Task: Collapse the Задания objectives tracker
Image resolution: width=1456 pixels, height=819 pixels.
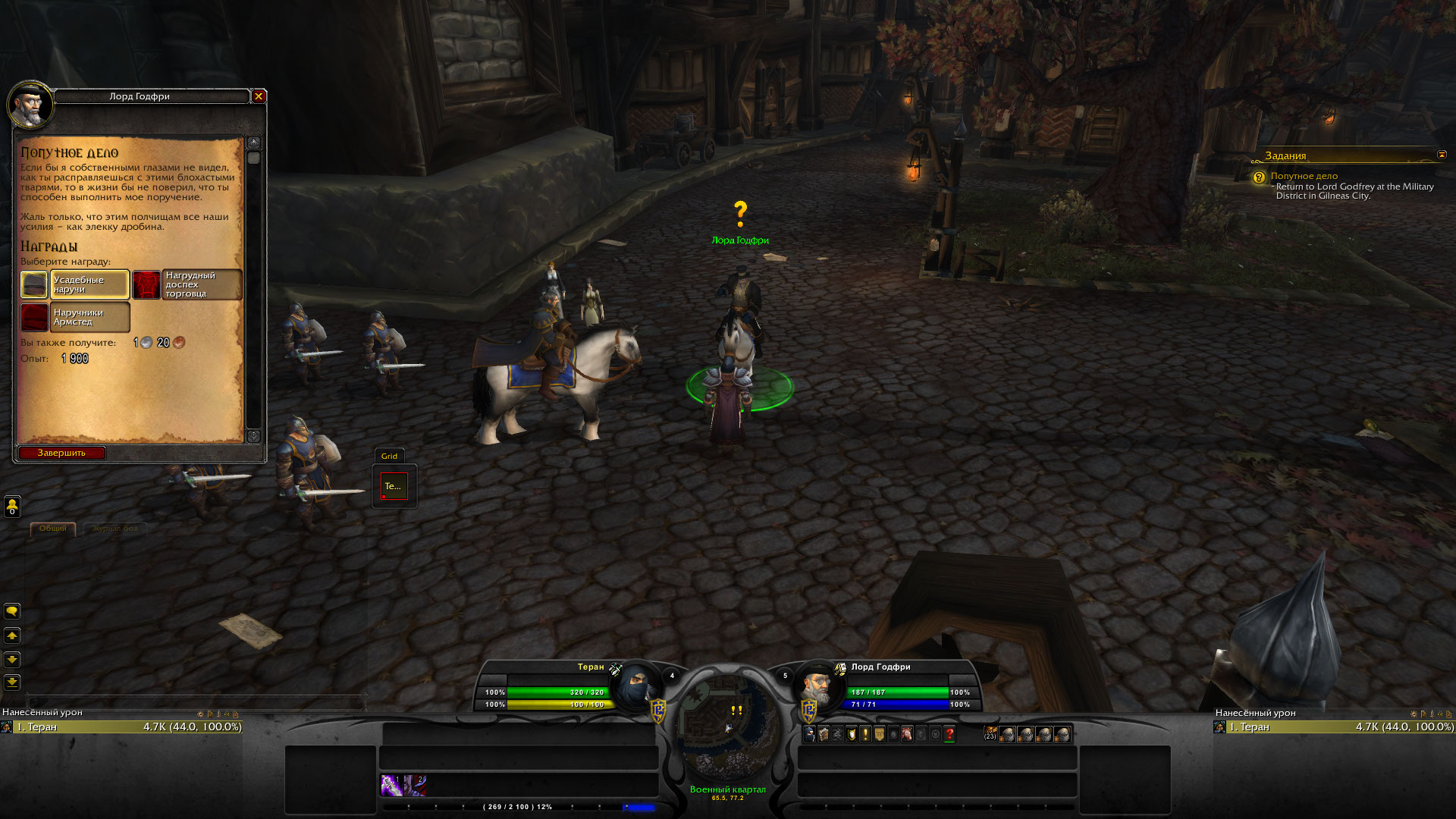Action: pos(1442,155)
